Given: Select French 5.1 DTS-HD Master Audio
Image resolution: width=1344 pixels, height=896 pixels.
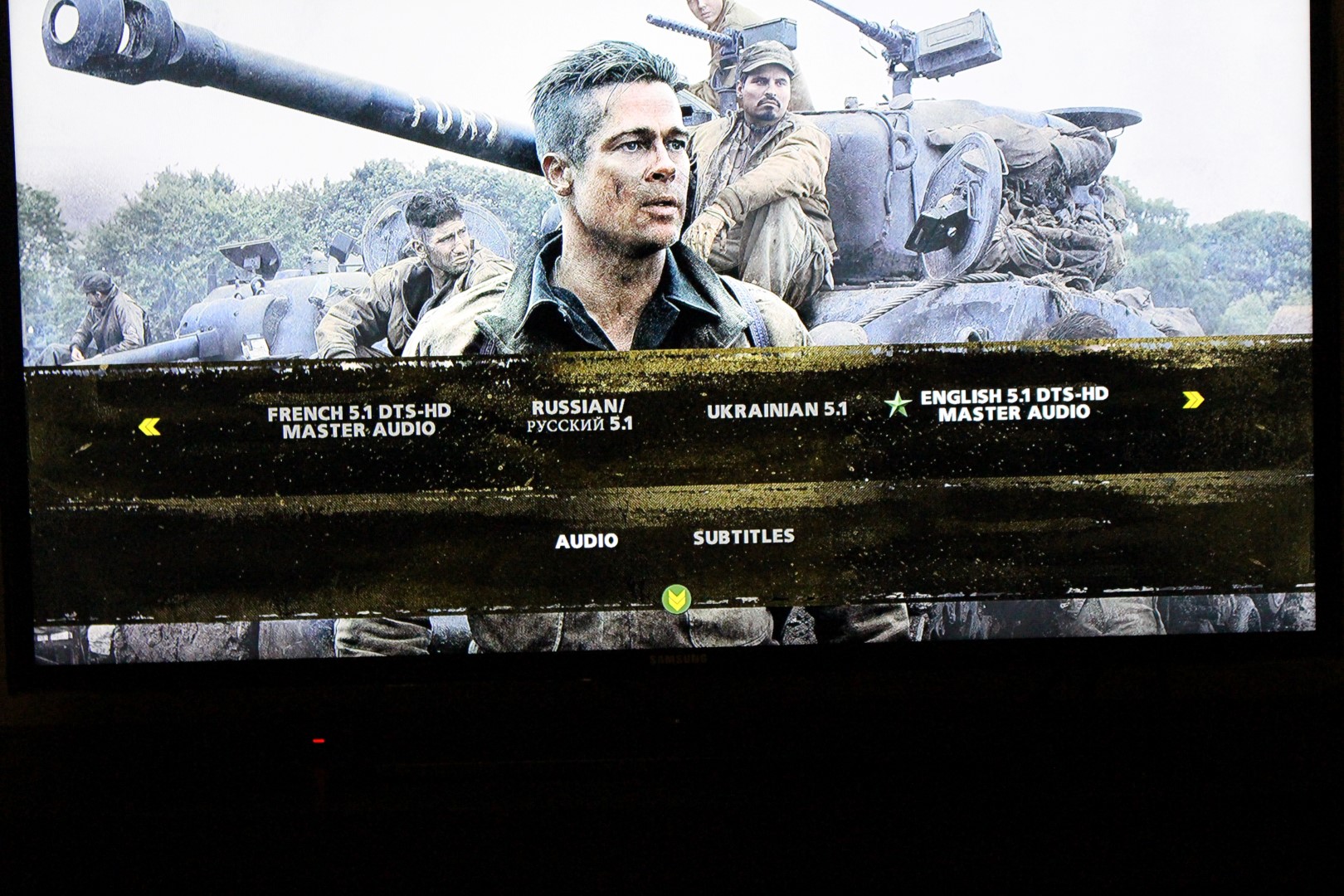Looking at the screenshot, I should pyautogui.click(x=358, y=421).
